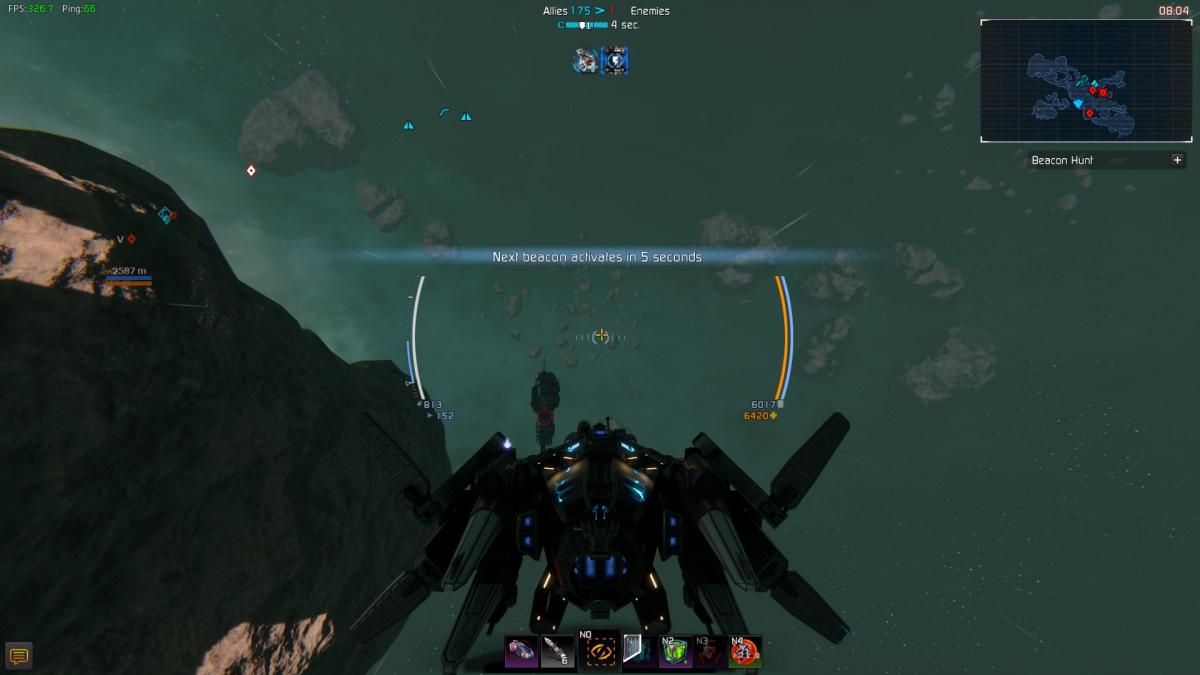The height and width of the screenshot is (675, 1200).
Task: Click the lightning bolt buff icon
Action: [614, 61]
